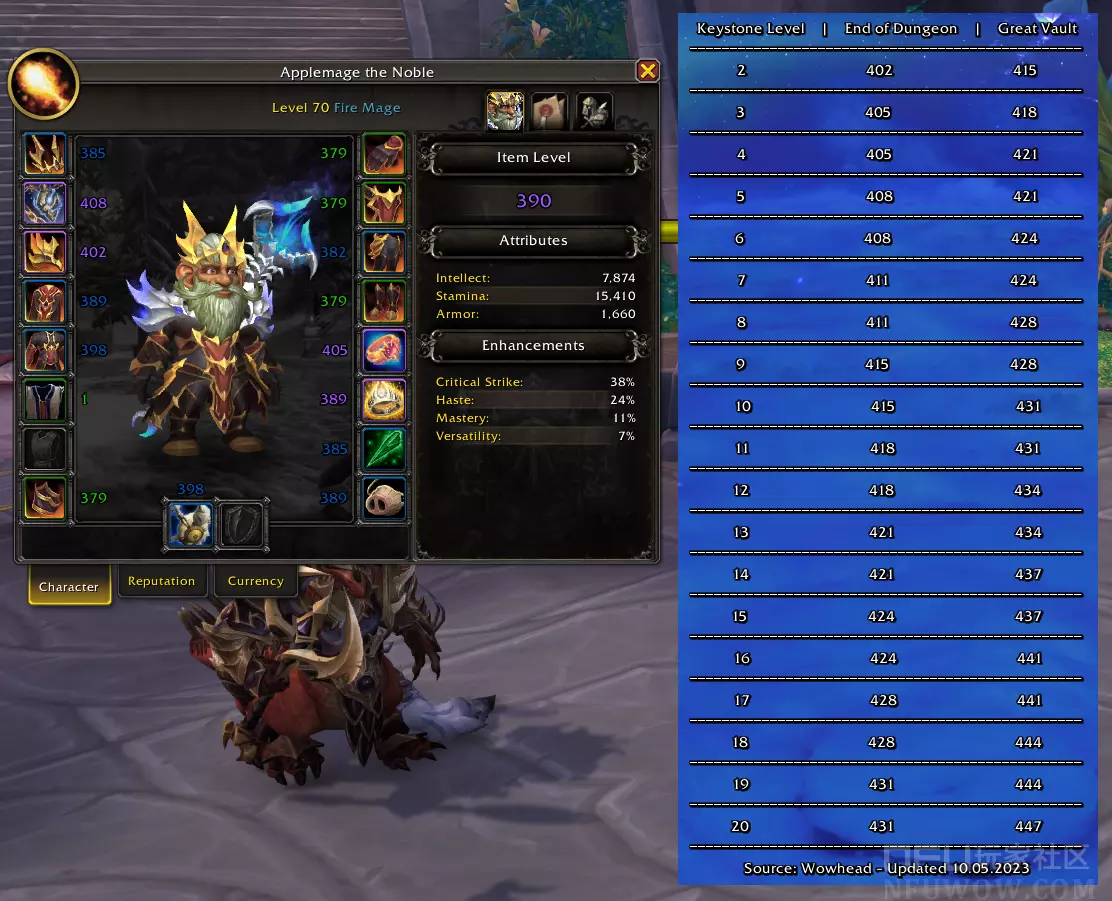
Task: Choose the golden crown ring slot
Action: click(384, 399)
